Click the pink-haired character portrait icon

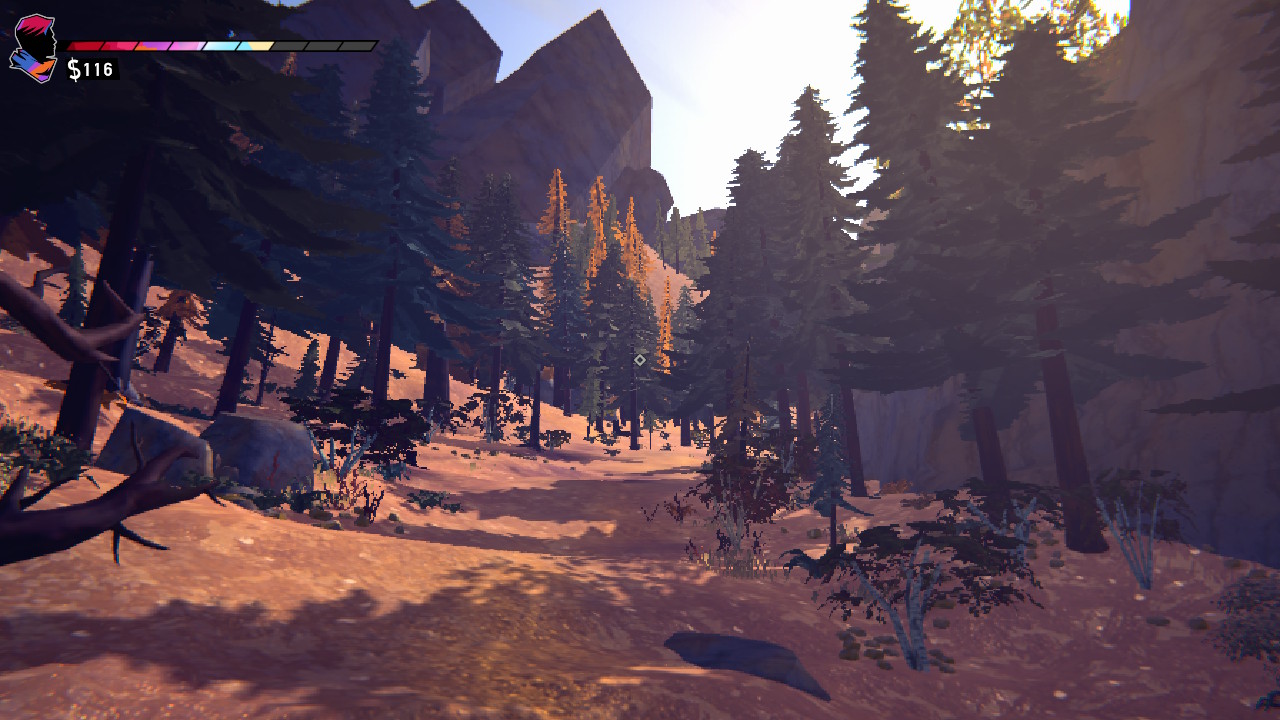34,48
